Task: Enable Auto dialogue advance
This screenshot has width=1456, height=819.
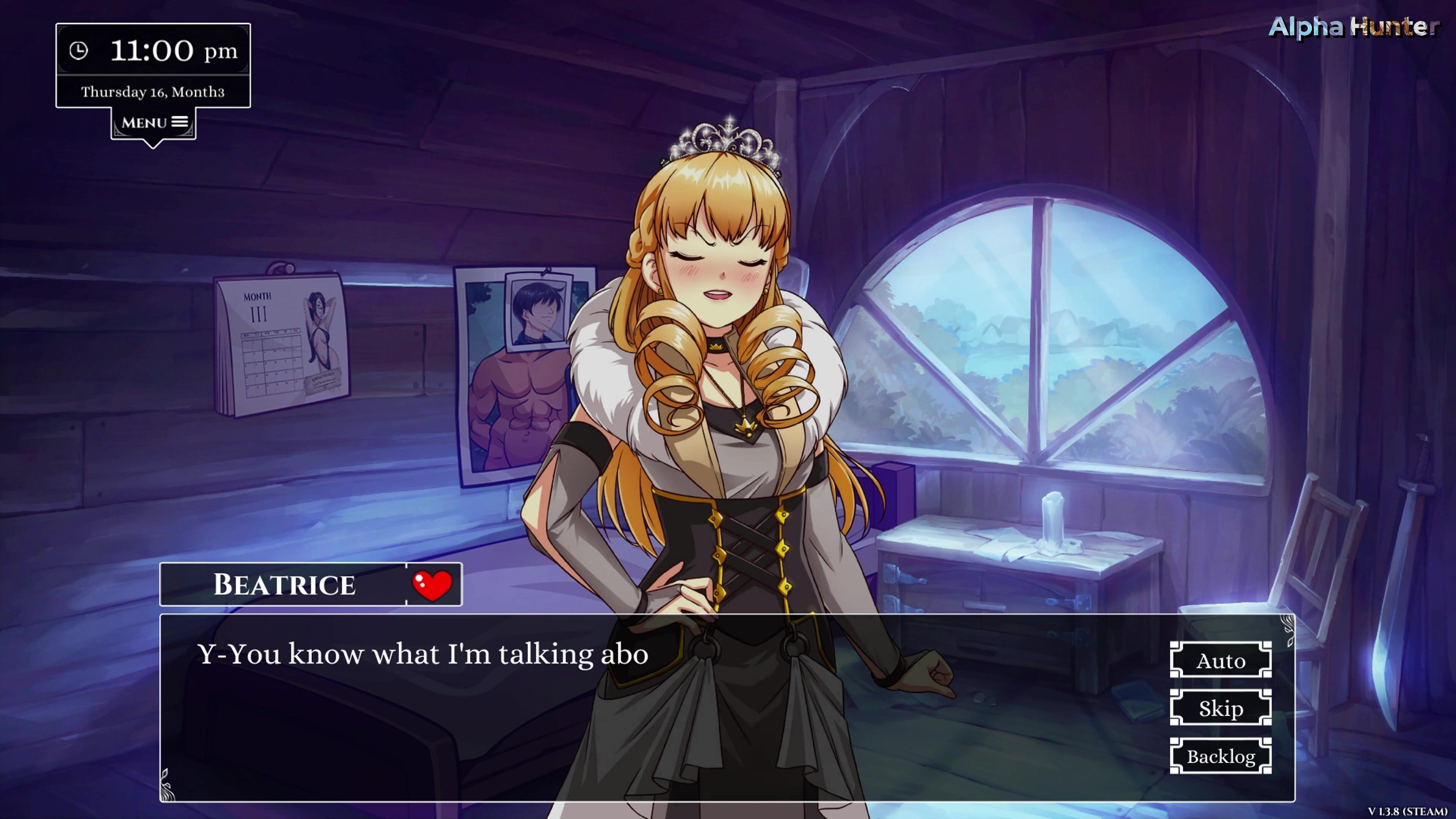Action: [1220, 660]
